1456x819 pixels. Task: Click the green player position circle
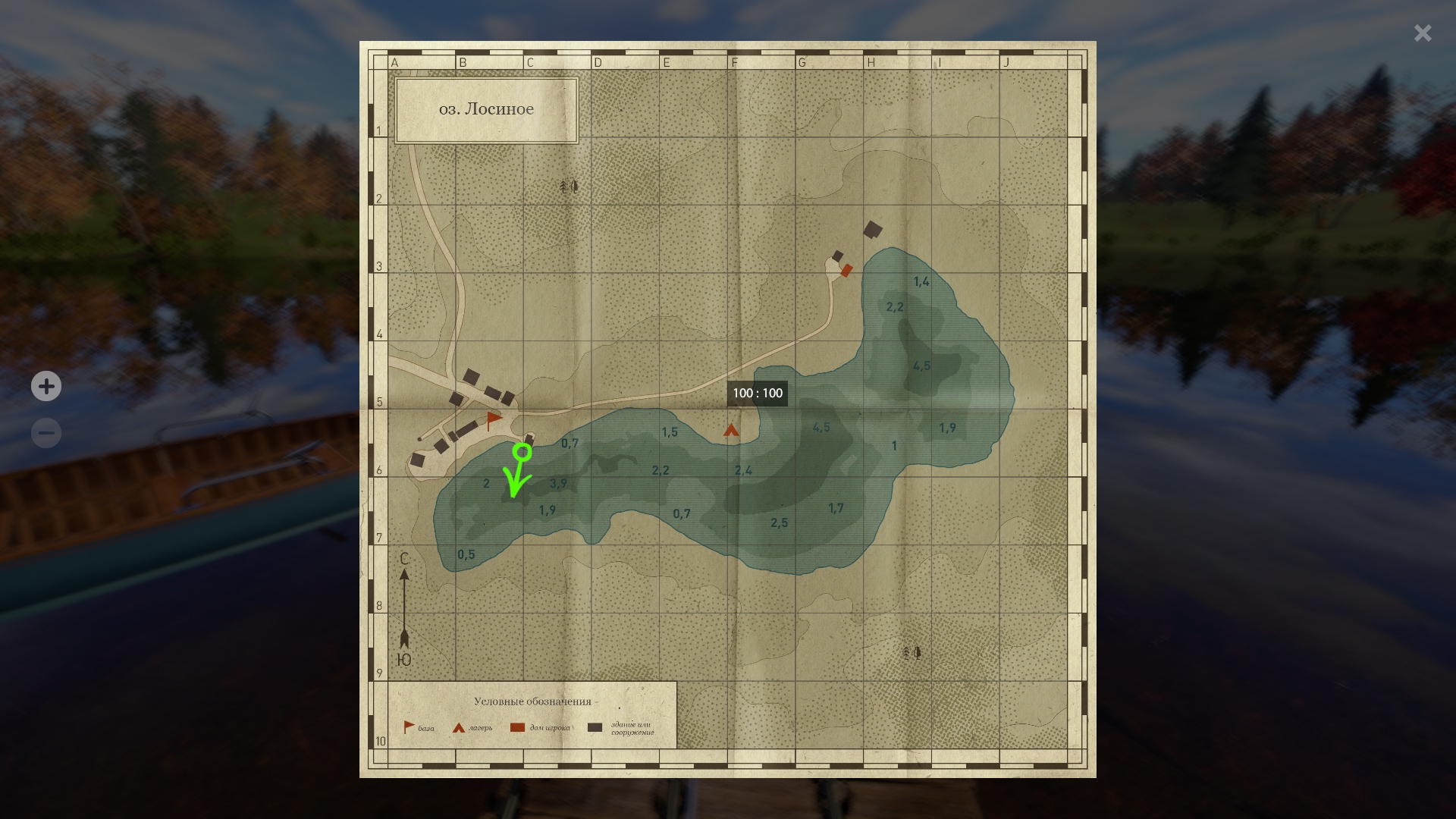522,453
